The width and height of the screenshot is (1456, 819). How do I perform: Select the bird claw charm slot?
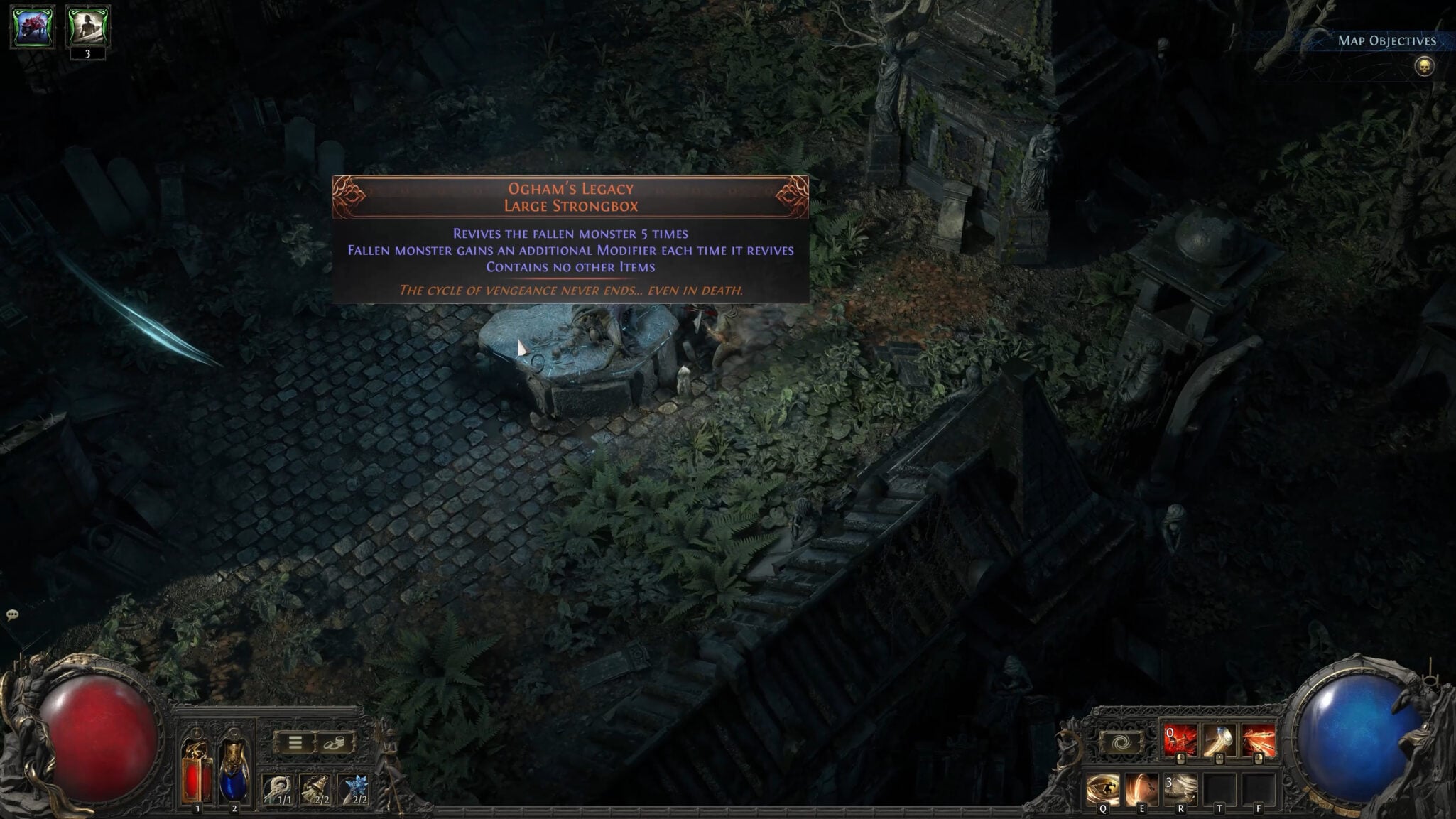click(x=278, y=789)
